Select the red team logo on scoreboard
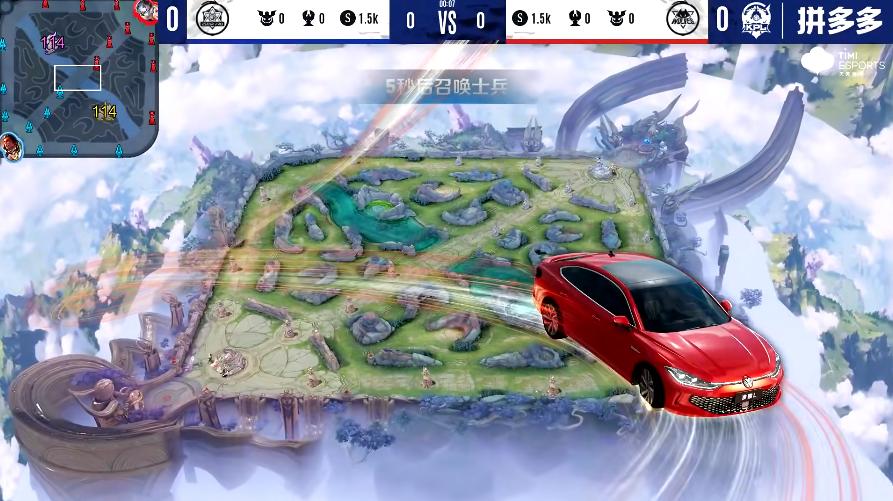This screenshot has height=501, width=893. tap(682, 19)
